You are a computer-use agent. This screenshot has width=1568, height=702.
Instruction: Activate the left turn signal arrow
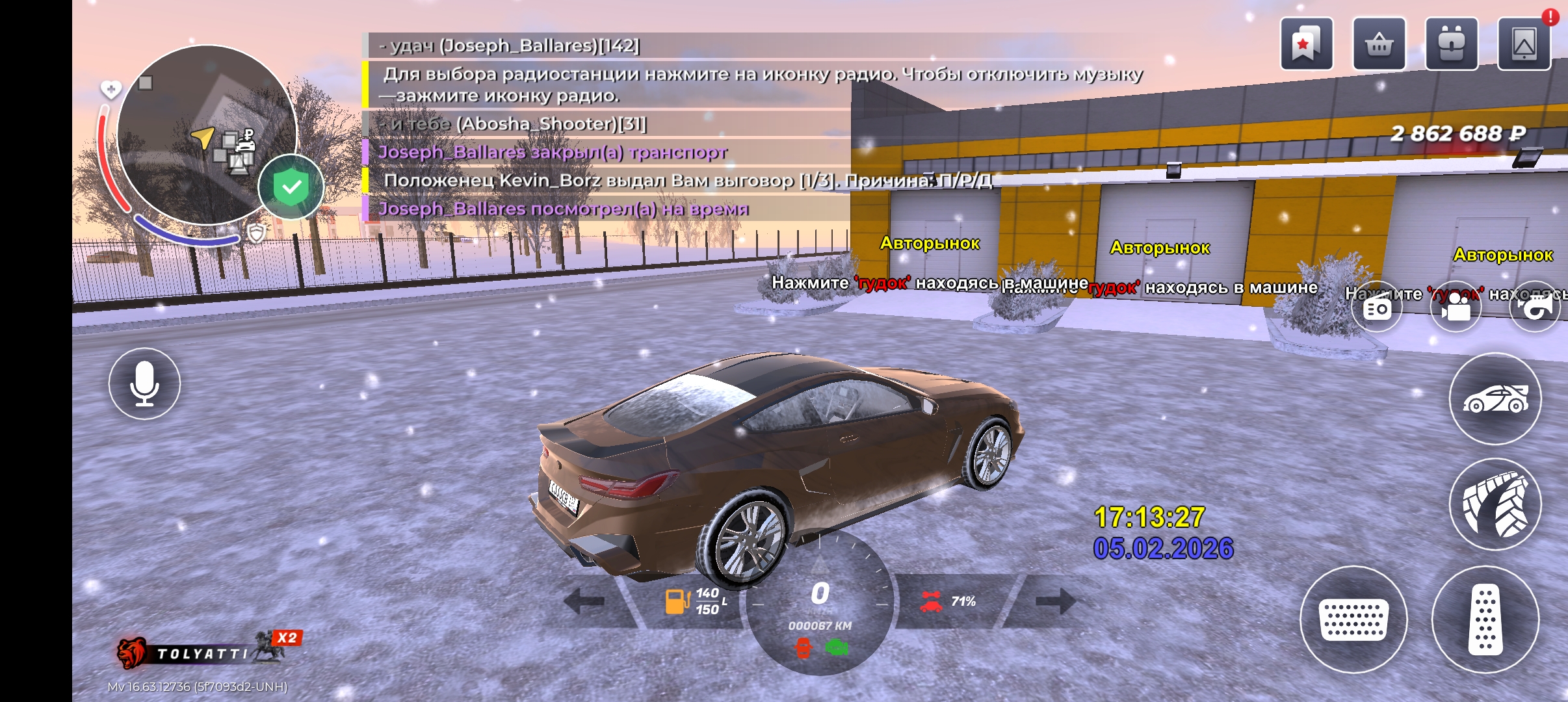coord(584,601)
